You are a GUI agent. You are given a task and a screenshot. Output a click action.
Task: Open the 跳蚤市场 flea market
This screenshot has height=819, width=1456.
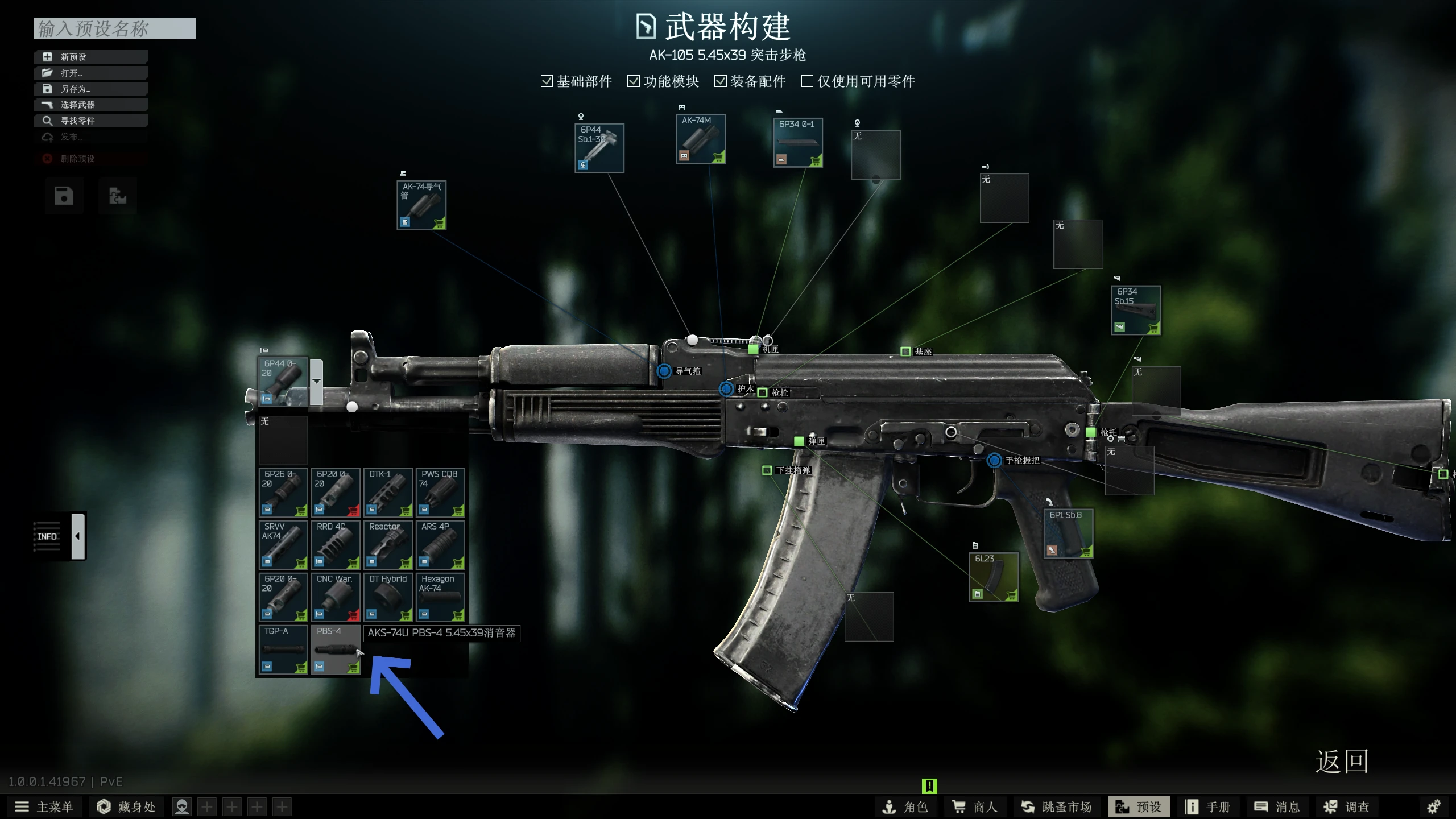1056,806
